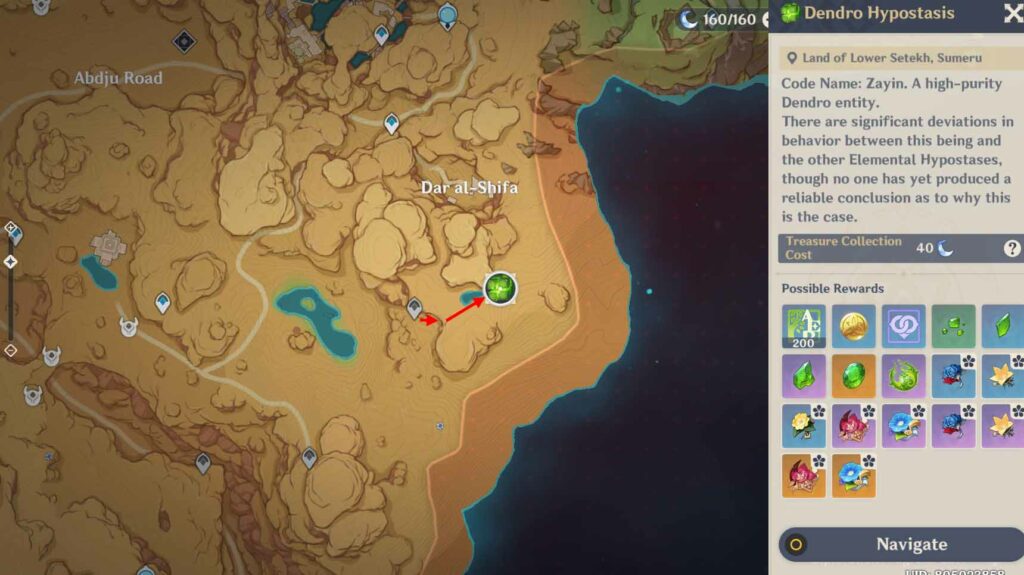Screen dimensions: 1024x575
Task: Inspect the Companionship EXP reward icon
Action: 903,326
